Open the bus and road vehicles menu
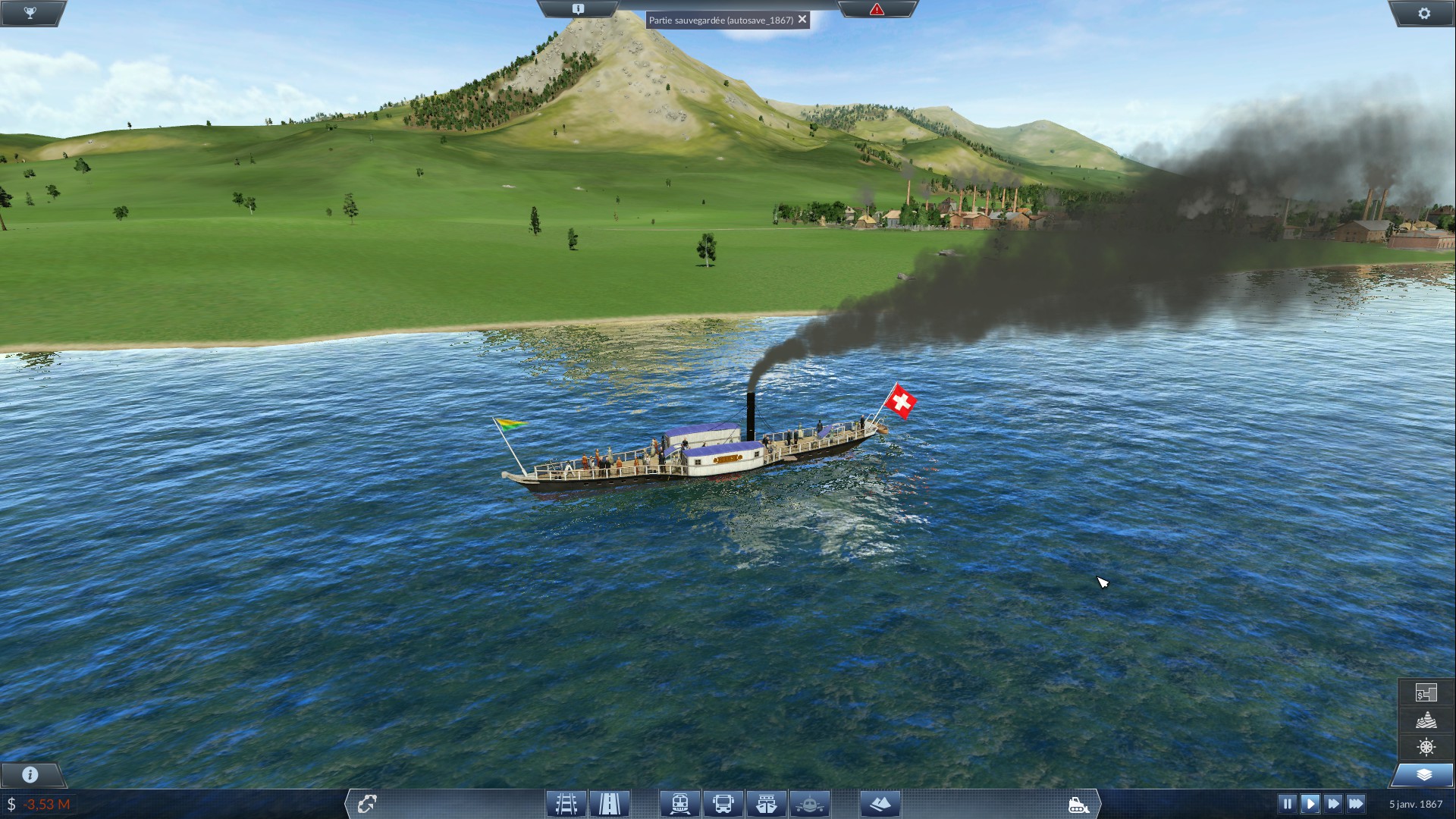This screenshot has width=1456, height=819. (x=723, y=803)
